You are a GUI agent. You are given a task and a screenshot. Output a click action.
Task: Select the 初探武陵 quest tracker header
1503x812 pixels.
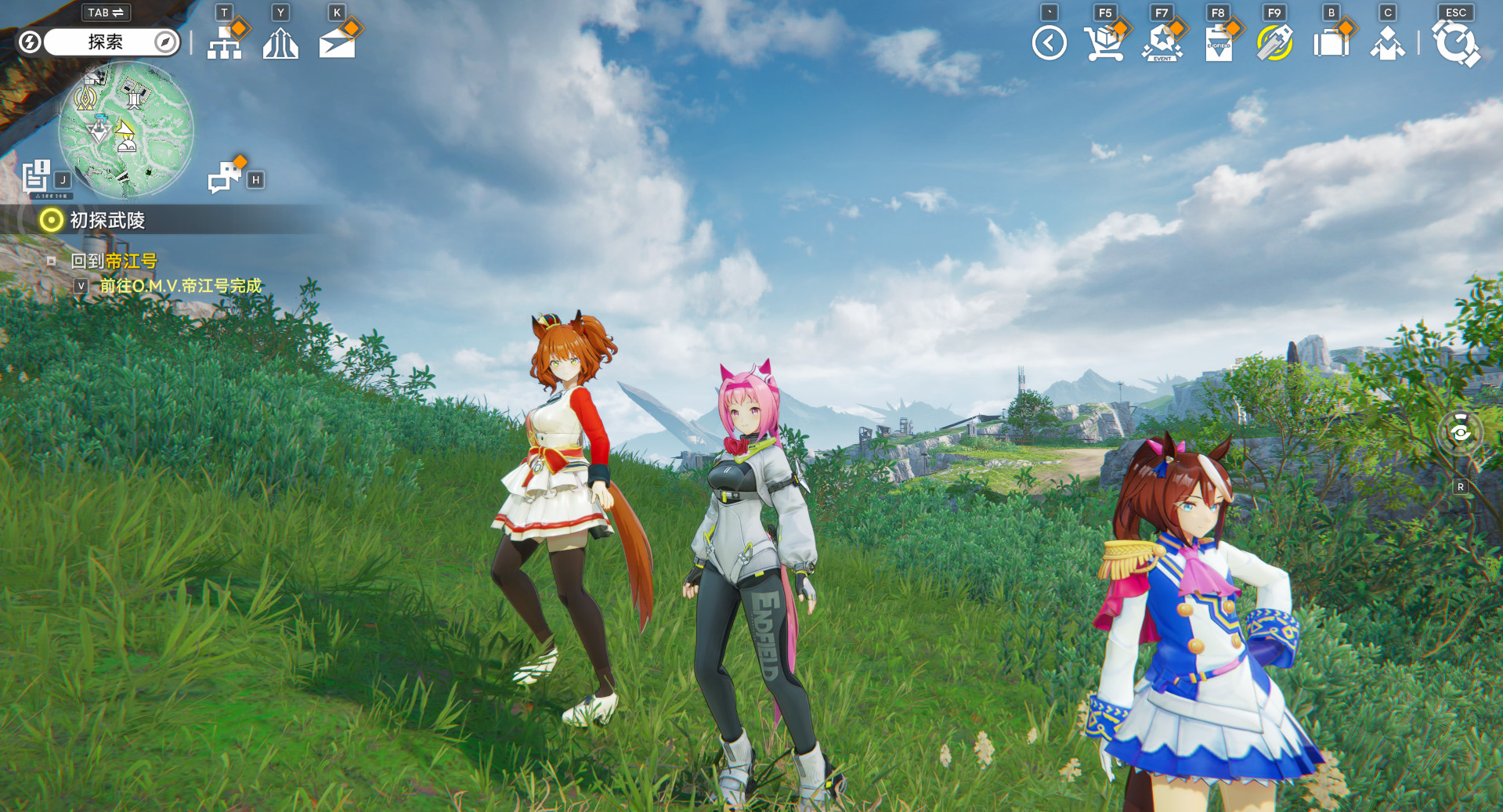[107, 221]
